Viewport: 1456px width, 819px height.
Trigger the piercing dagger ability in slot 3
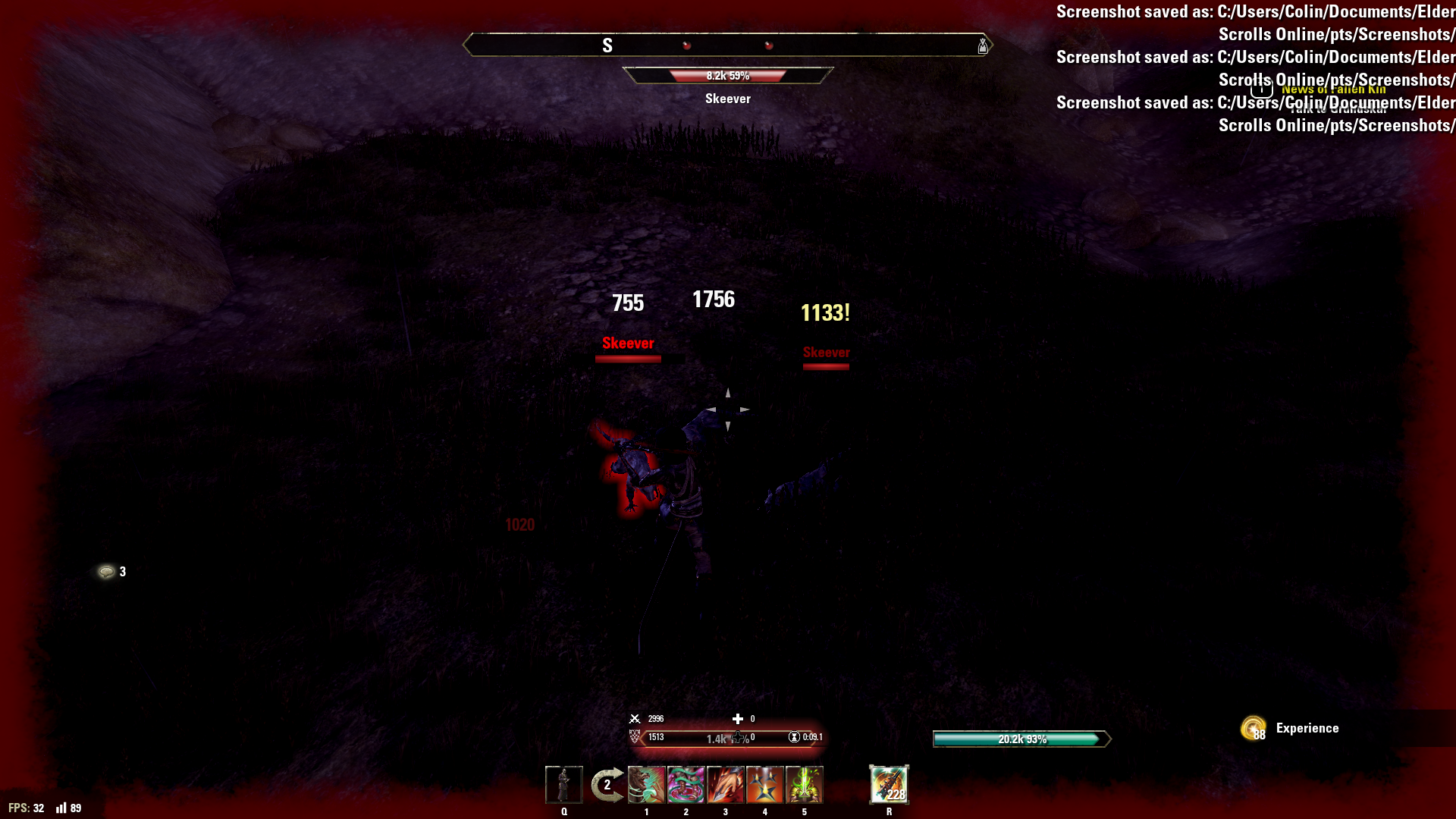coord(726,786)
